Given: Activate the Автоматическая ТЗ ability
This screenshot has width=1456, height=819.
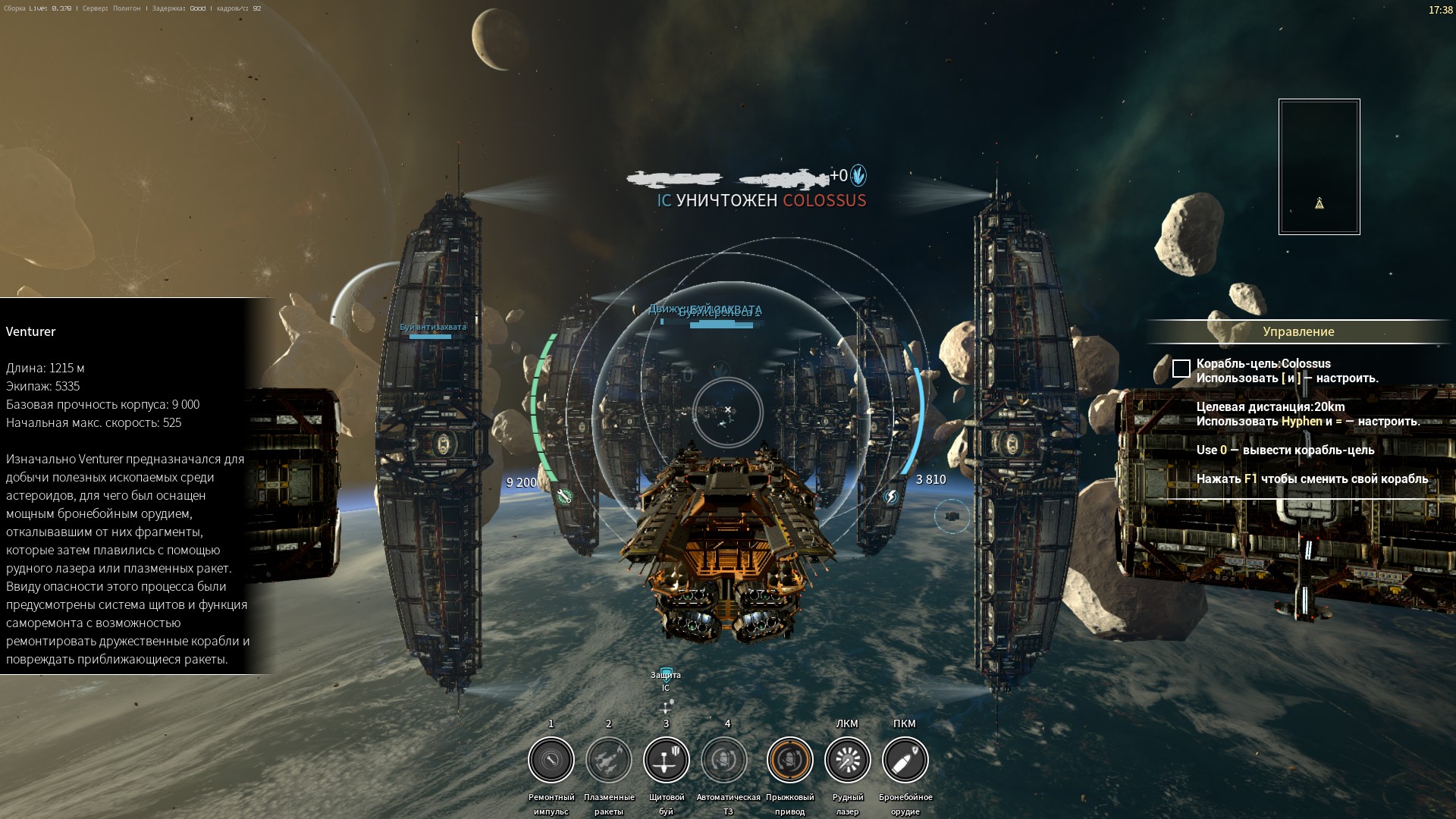Looking at the screenshot, I should (724, 759).
